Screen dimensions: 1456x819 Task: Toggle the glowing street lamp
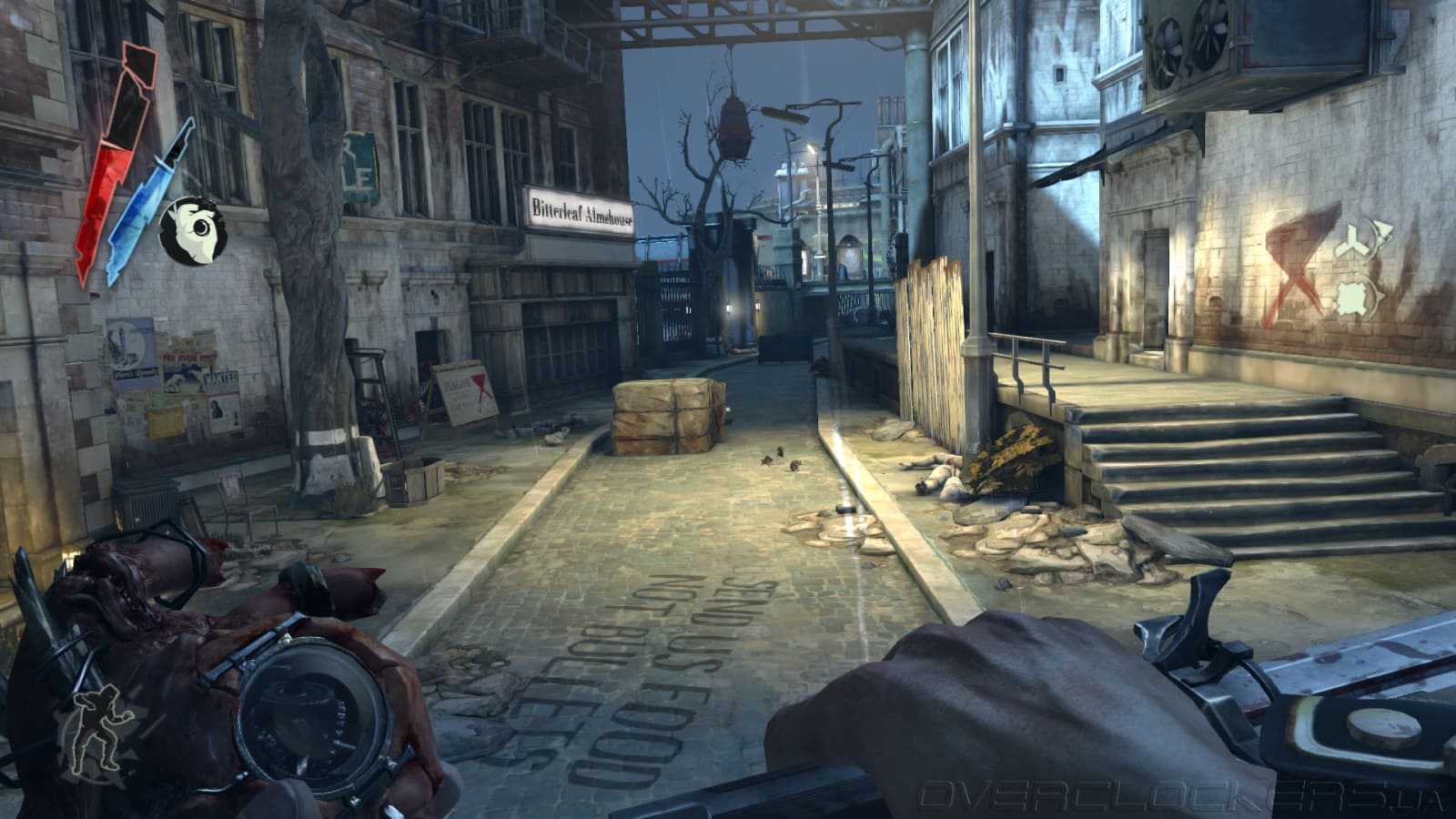tap(811, 146)
